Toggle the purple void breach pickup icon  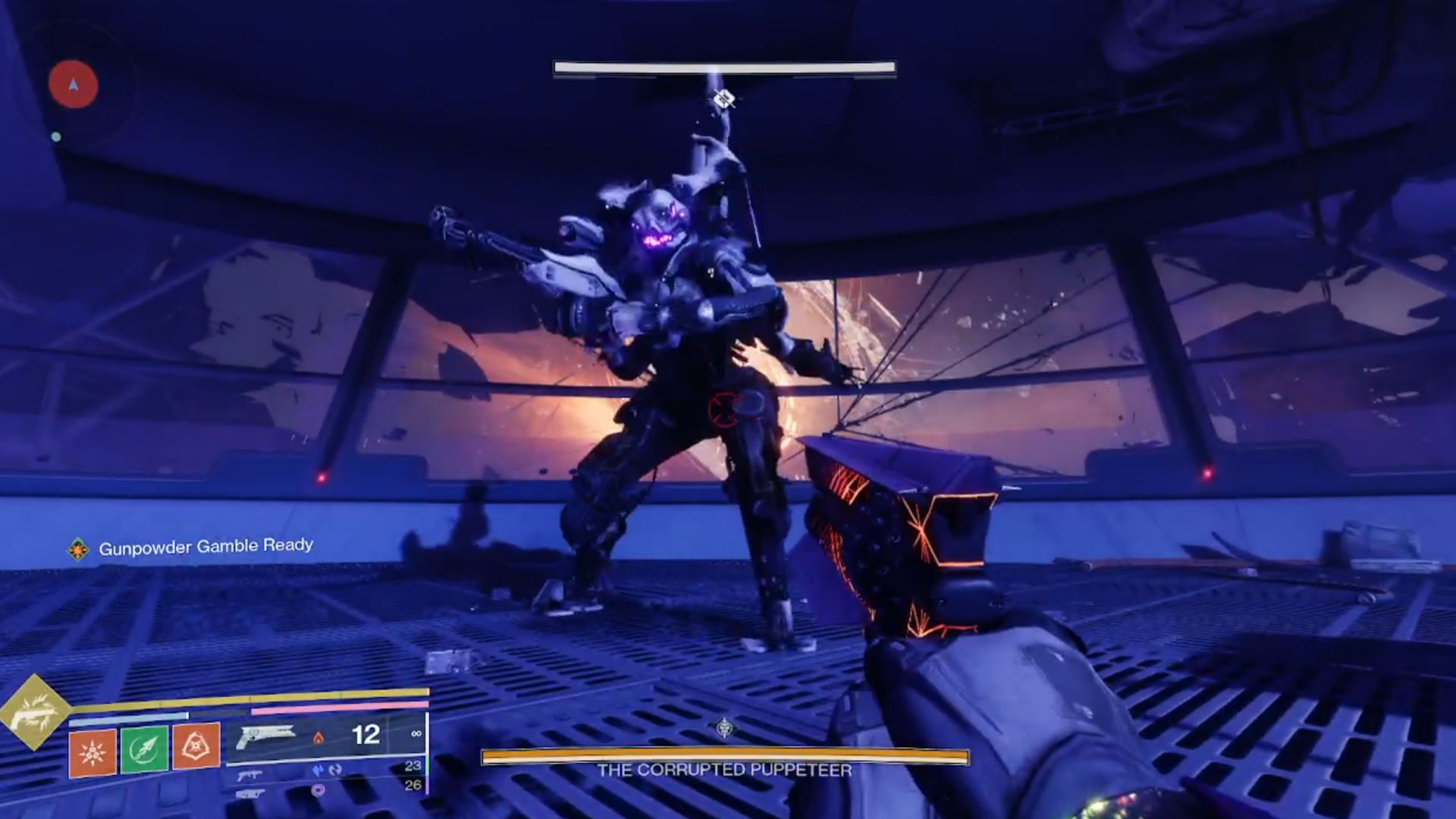(319, 791)
